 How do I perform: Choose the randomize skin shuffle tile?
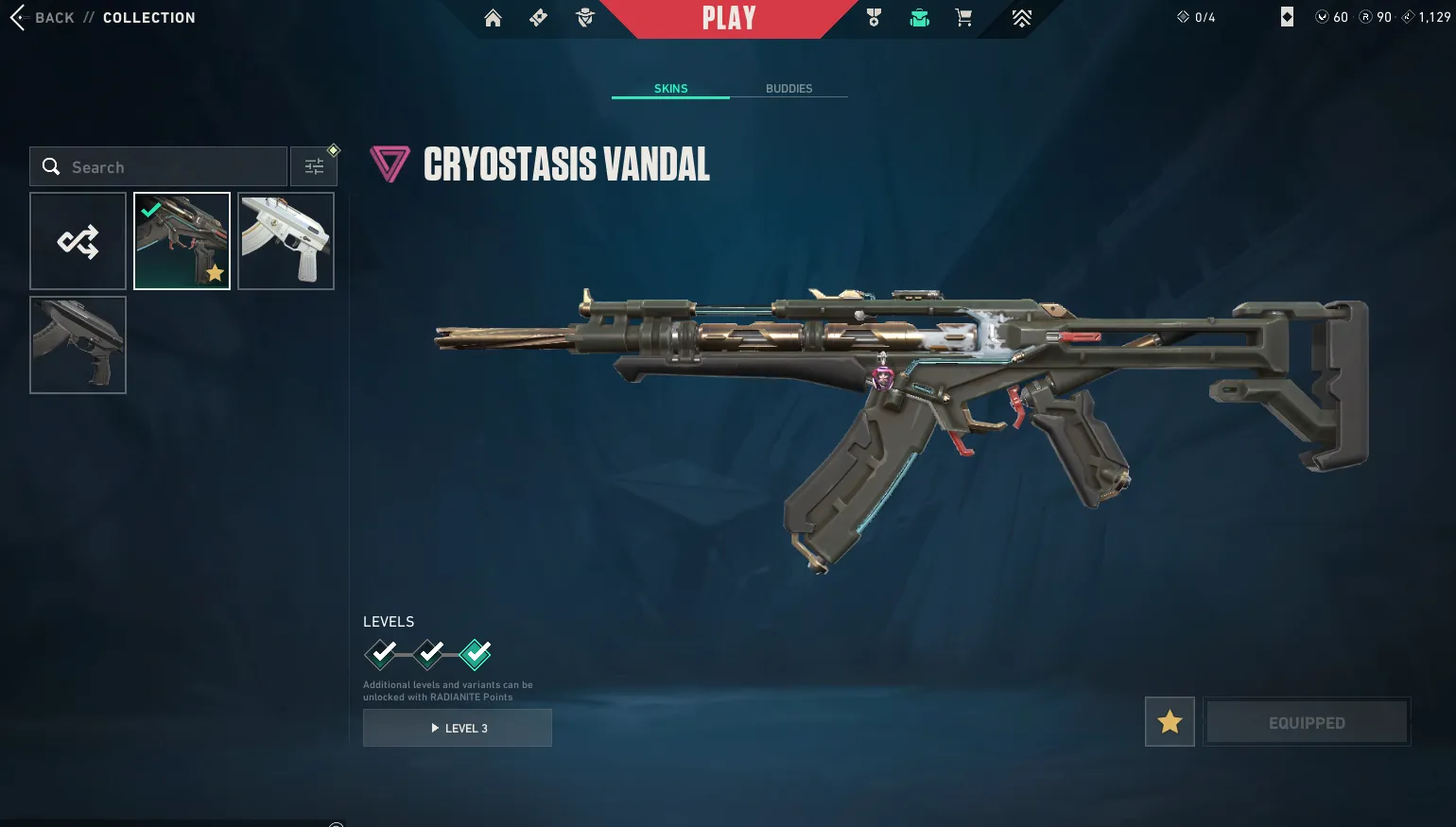click(78, 241)
